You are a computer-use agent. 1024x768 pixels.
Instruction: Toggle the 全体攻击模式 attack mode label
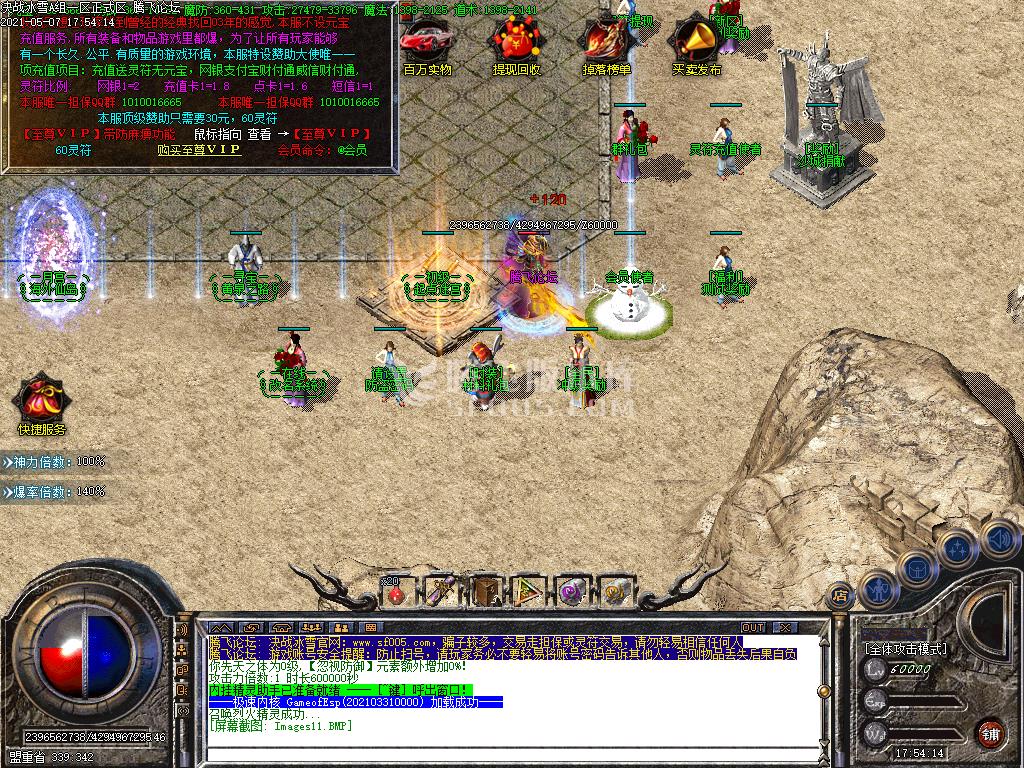[x=905, y=649]
